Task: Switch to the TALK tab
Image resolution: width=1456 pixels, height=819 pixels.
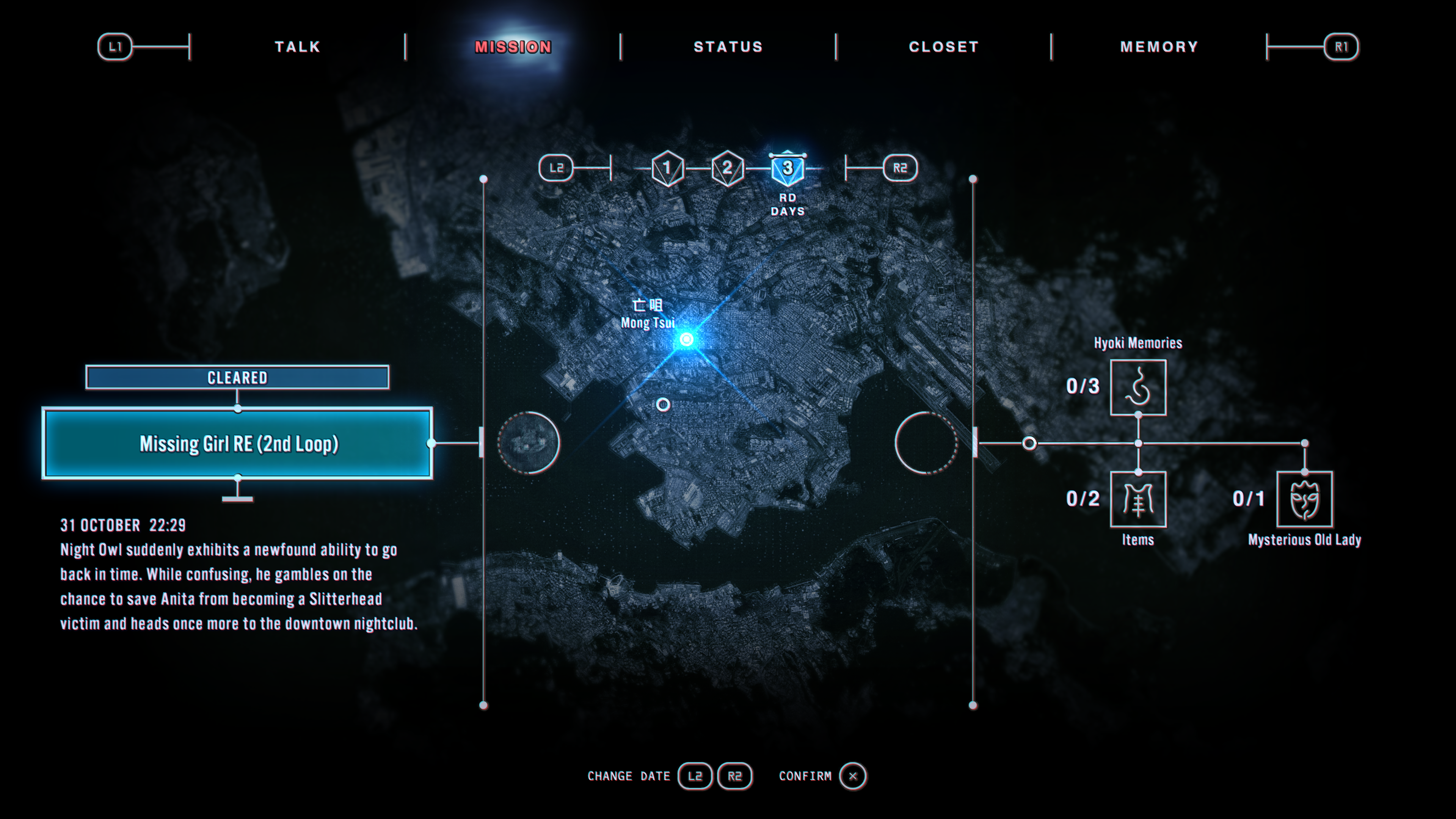Action: click(297, 47)
